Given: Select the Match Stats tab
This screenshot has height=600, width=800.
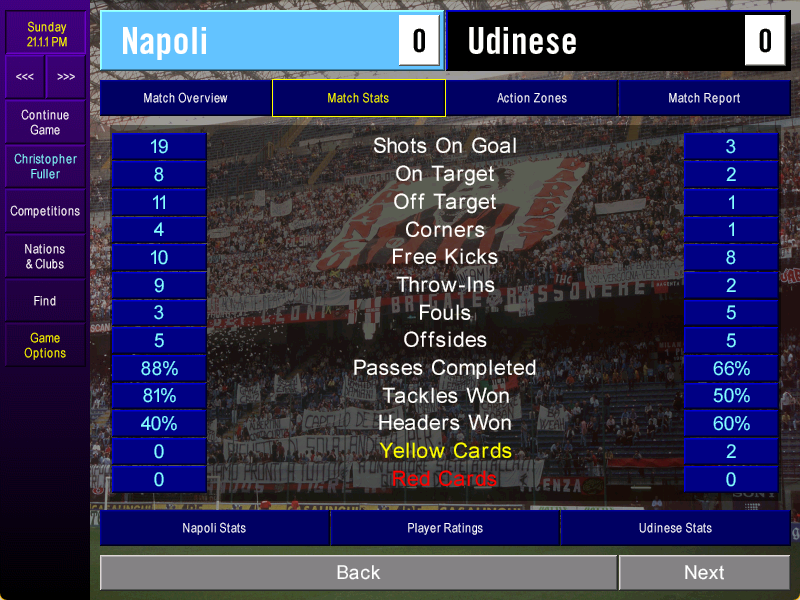Looking at the screenshot, I should point(358,98).
